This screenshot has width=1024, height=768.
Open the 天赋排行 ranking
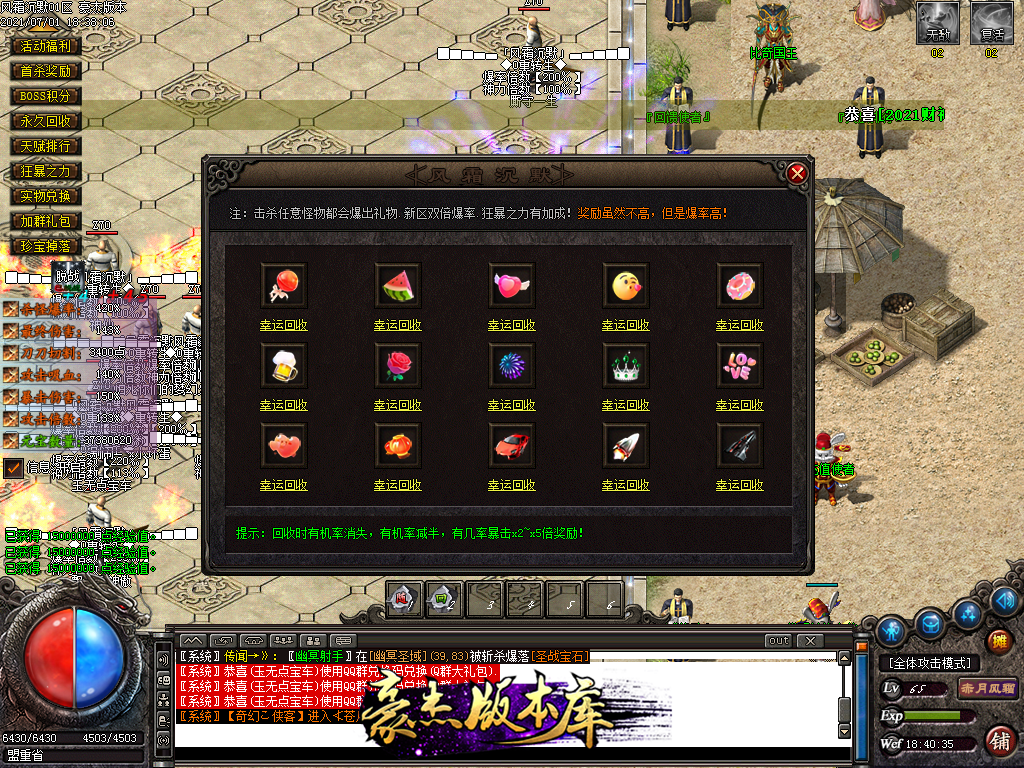point(45,146)
